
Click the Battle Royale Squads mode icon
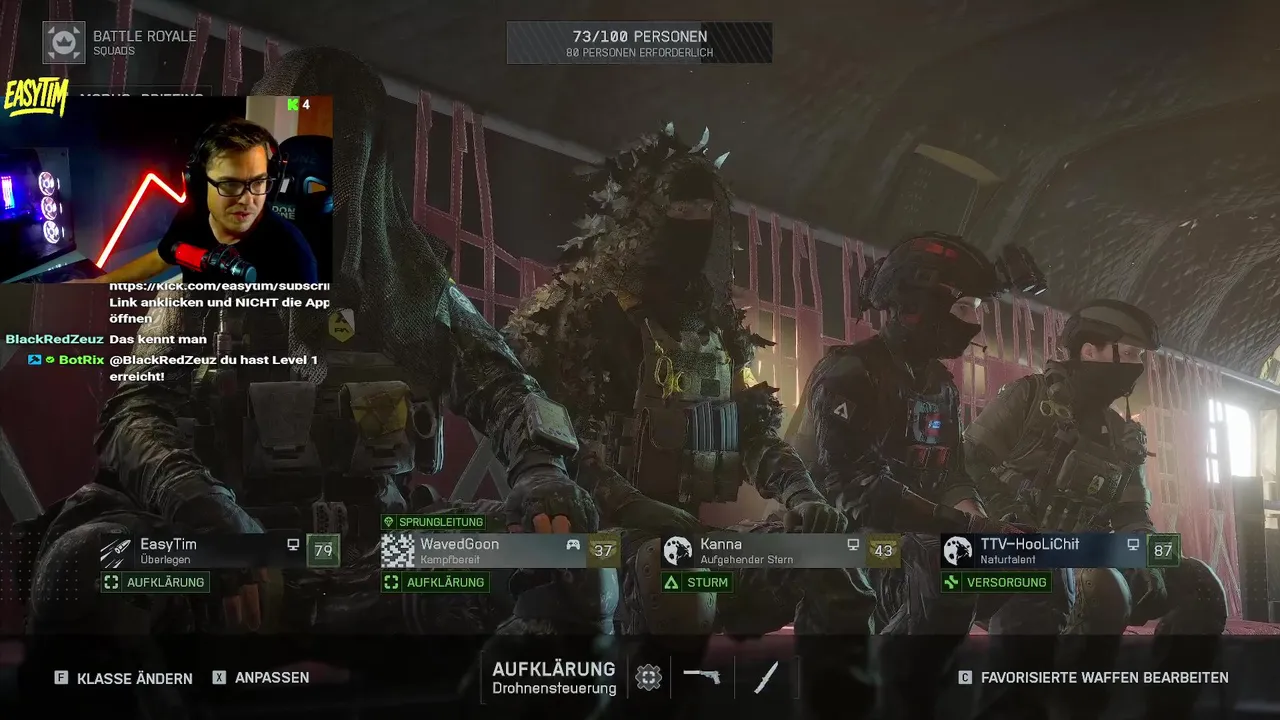pos(64,42)
